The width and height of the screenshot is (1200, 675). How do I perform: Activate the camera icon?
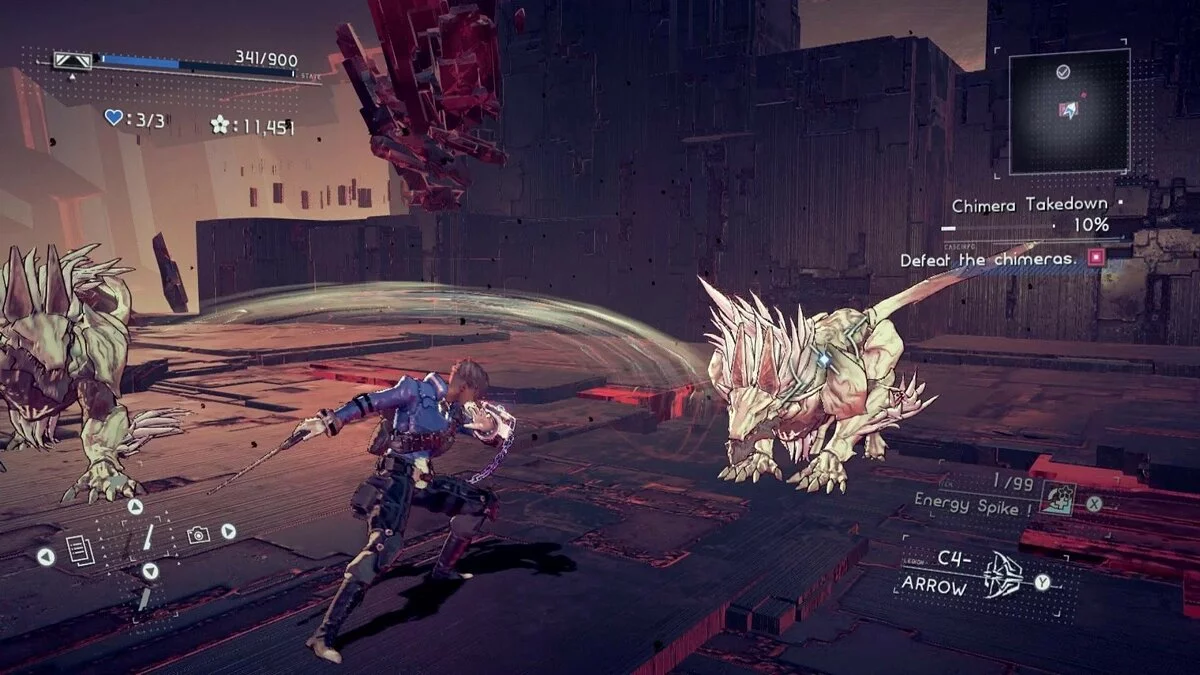tap(198, 536)
